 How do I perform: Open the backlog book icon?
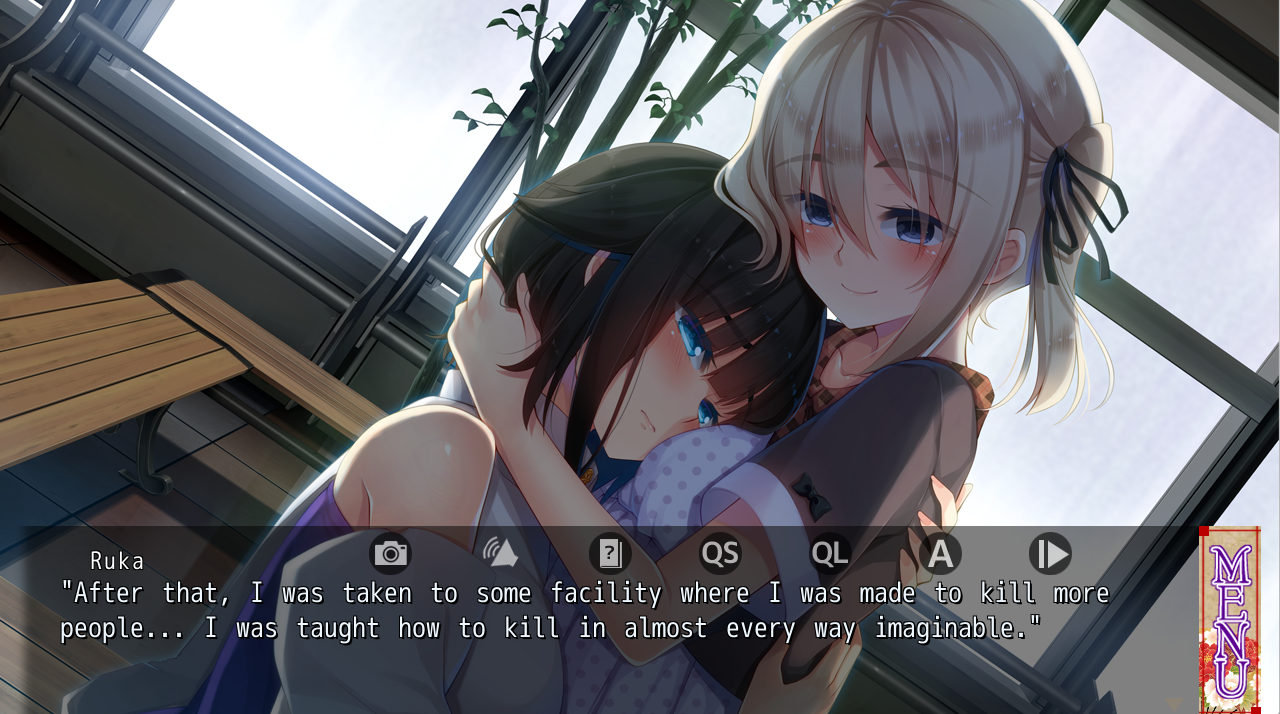(610, 553)
